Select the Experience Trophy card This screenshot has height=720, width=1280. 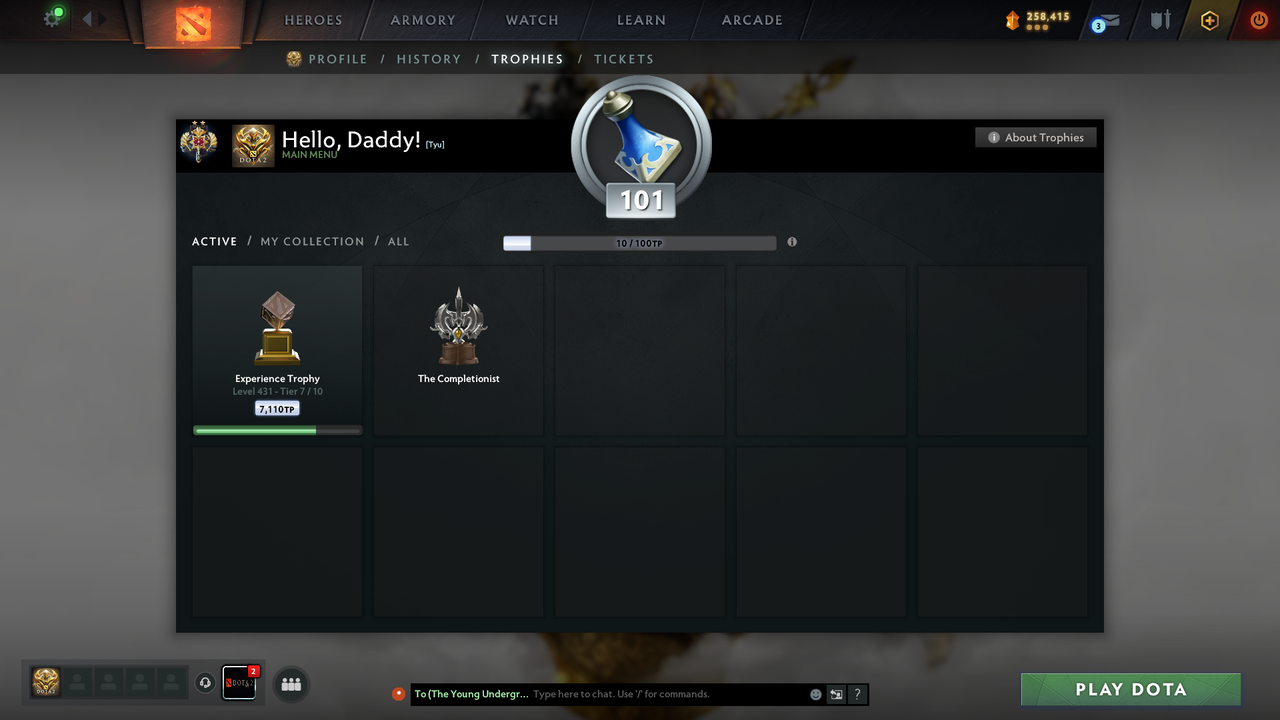pyautogui.click(x=277, y=349)
